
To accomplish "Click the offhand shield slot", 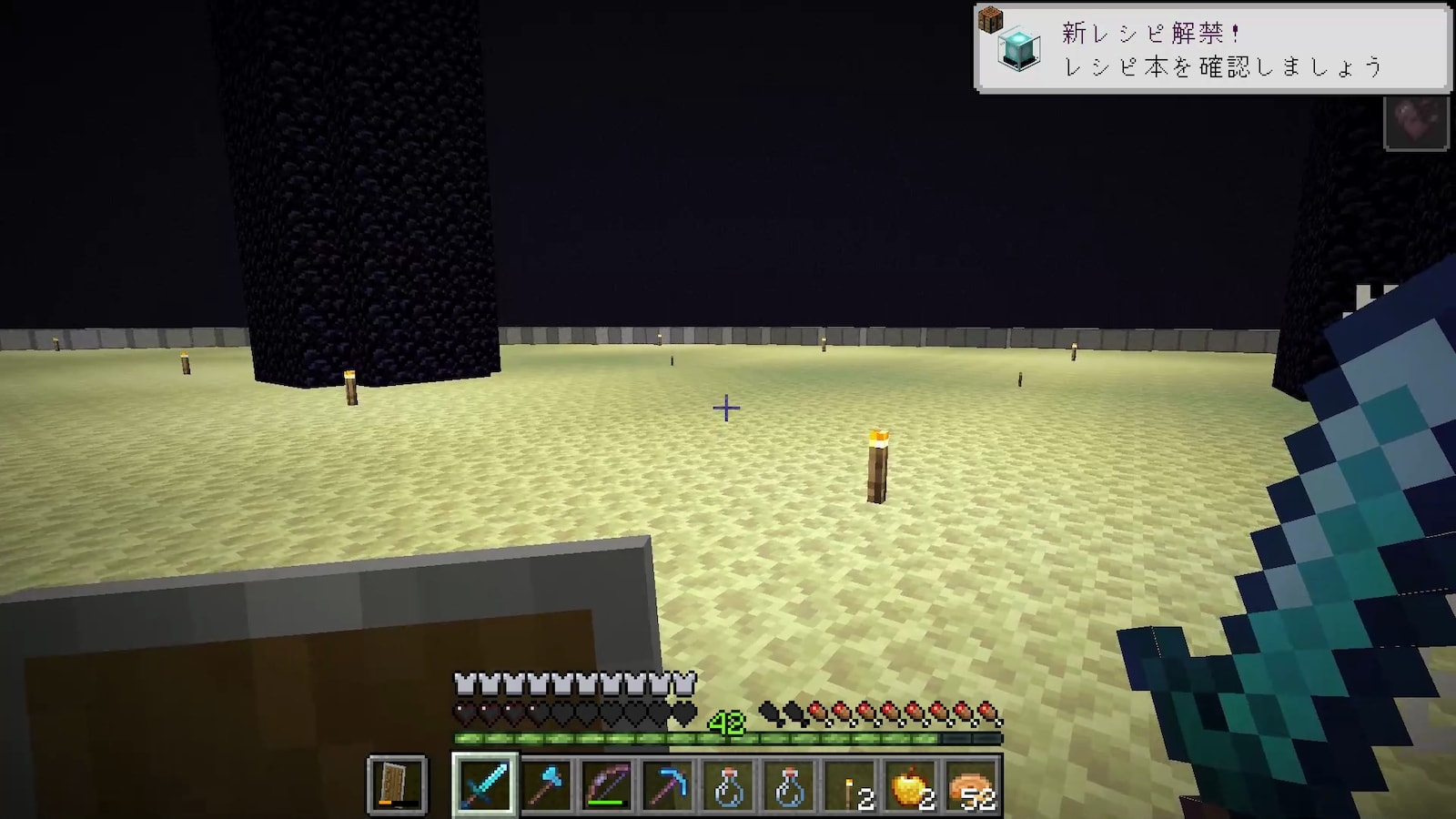I will (397, 784).
